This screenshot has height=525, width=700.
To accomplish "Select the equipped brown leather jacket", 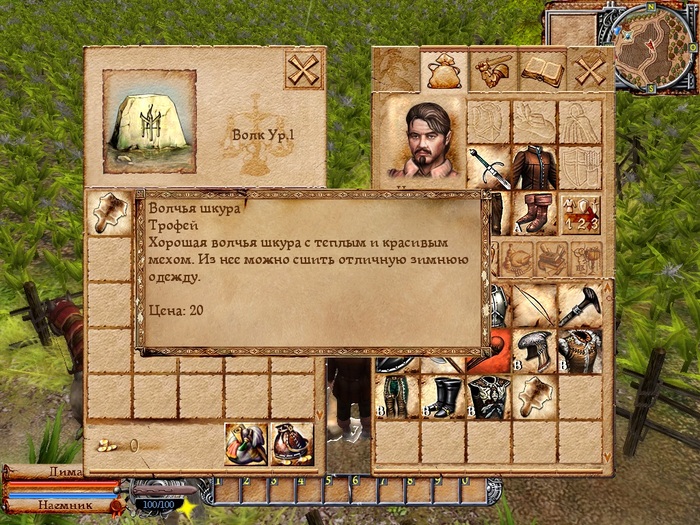I will coord(533,167).
